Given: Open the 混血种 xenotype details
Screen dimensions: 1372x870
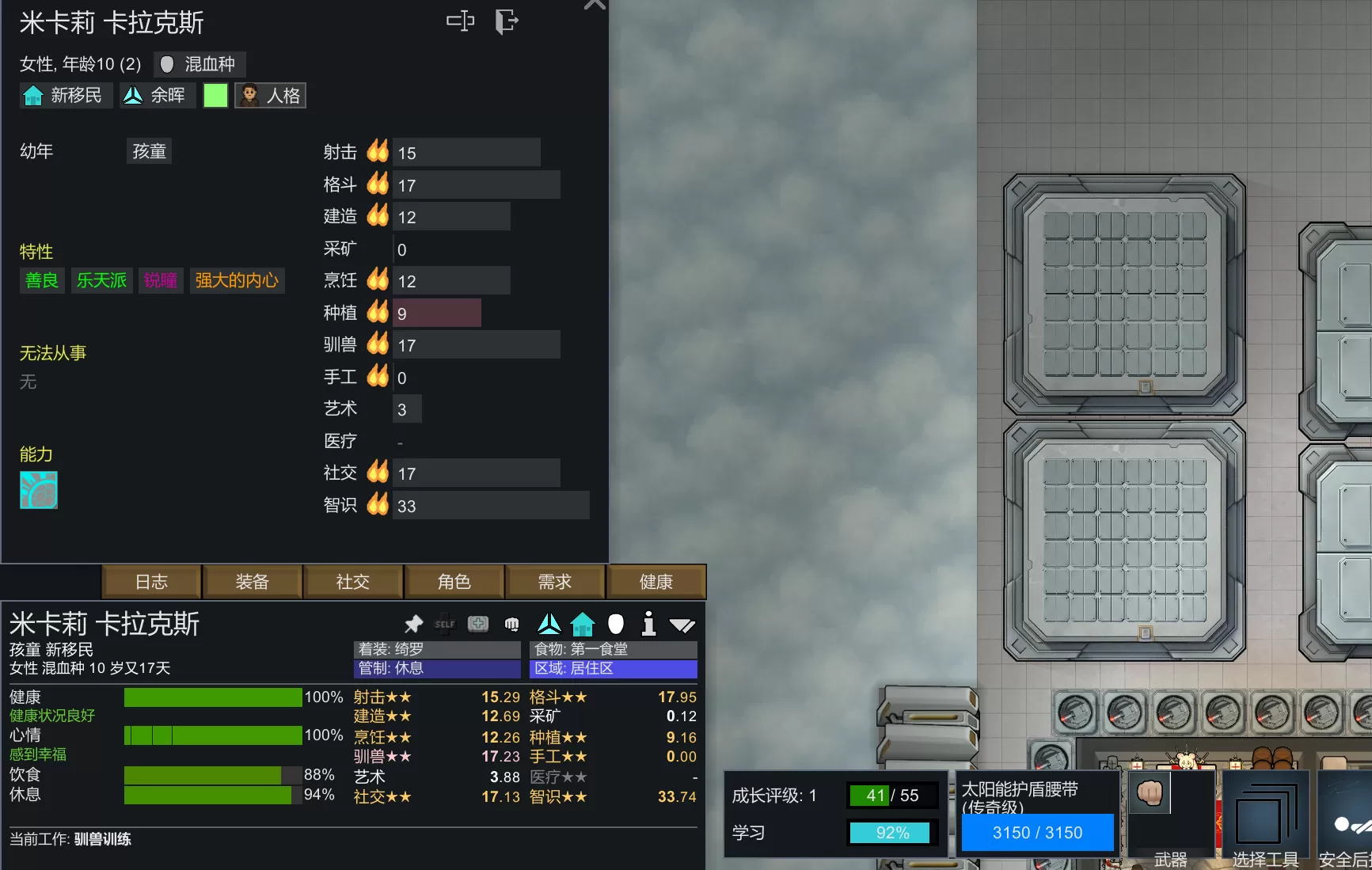Looking at the screenshot, I should [x=200, y=64].
